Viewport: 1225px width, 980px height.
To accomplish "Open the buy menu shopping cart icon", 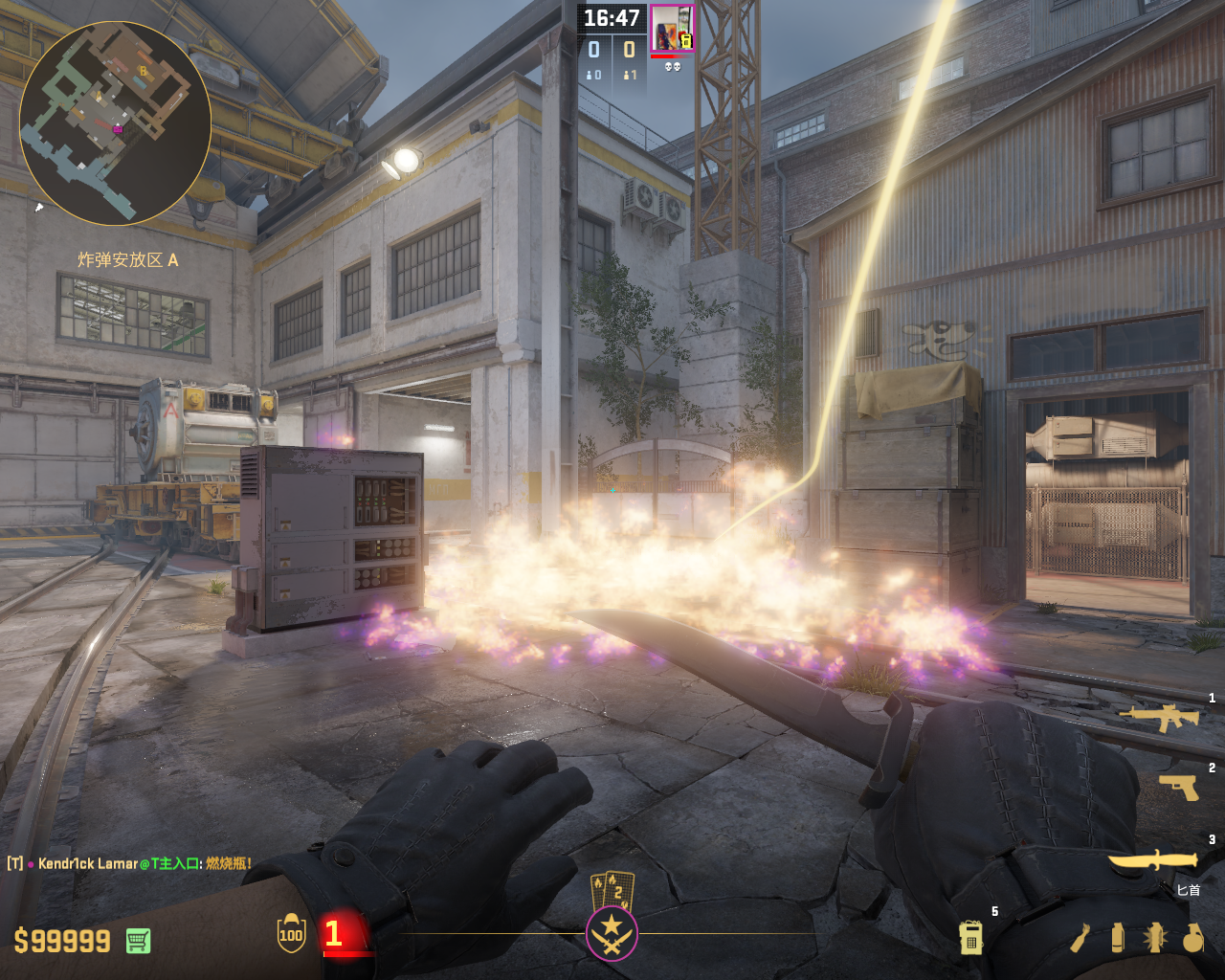I will click(x=138, y=941).
